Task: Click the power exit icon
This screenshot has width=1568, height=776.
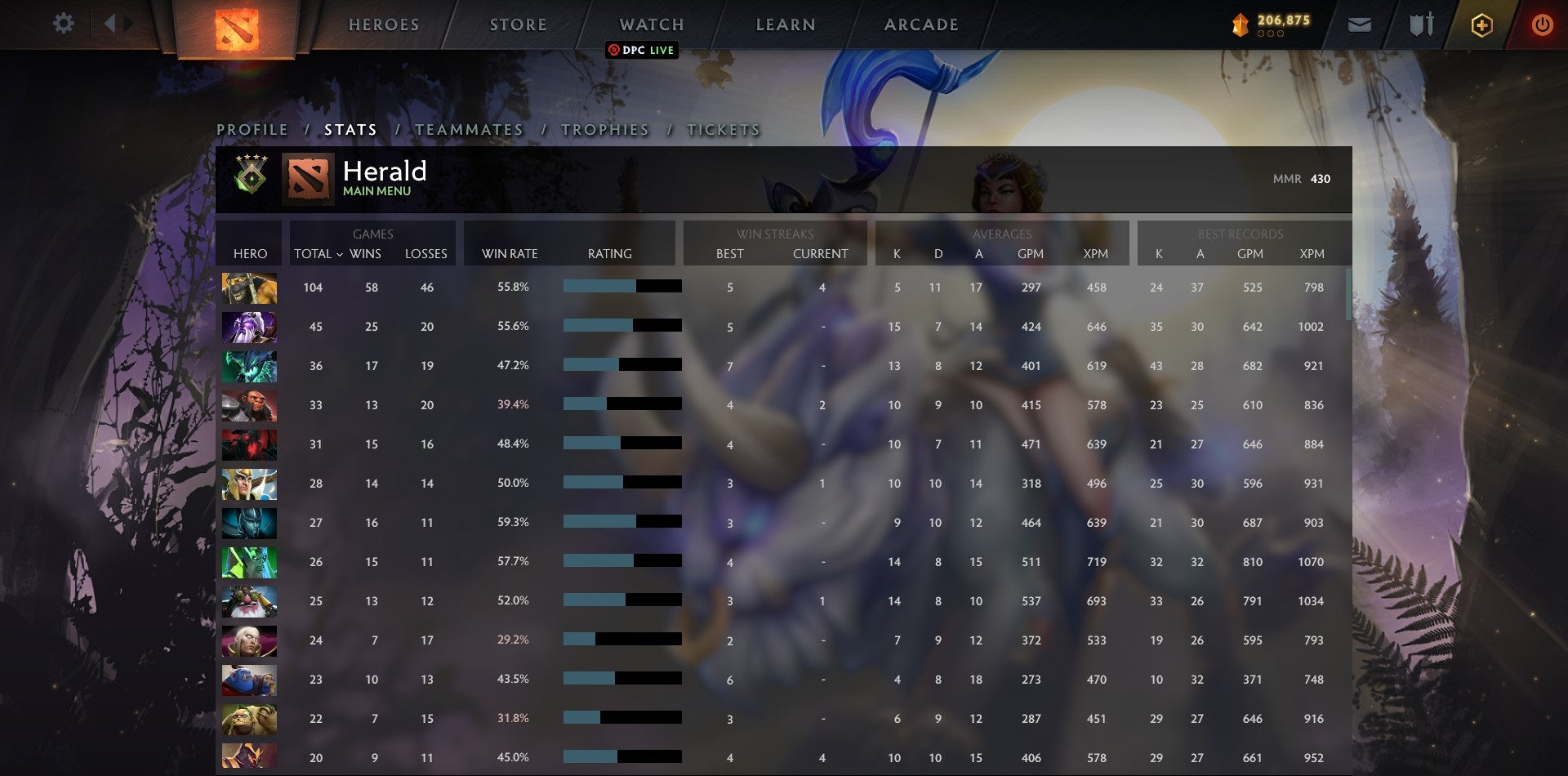Action: coord(1542,25)
